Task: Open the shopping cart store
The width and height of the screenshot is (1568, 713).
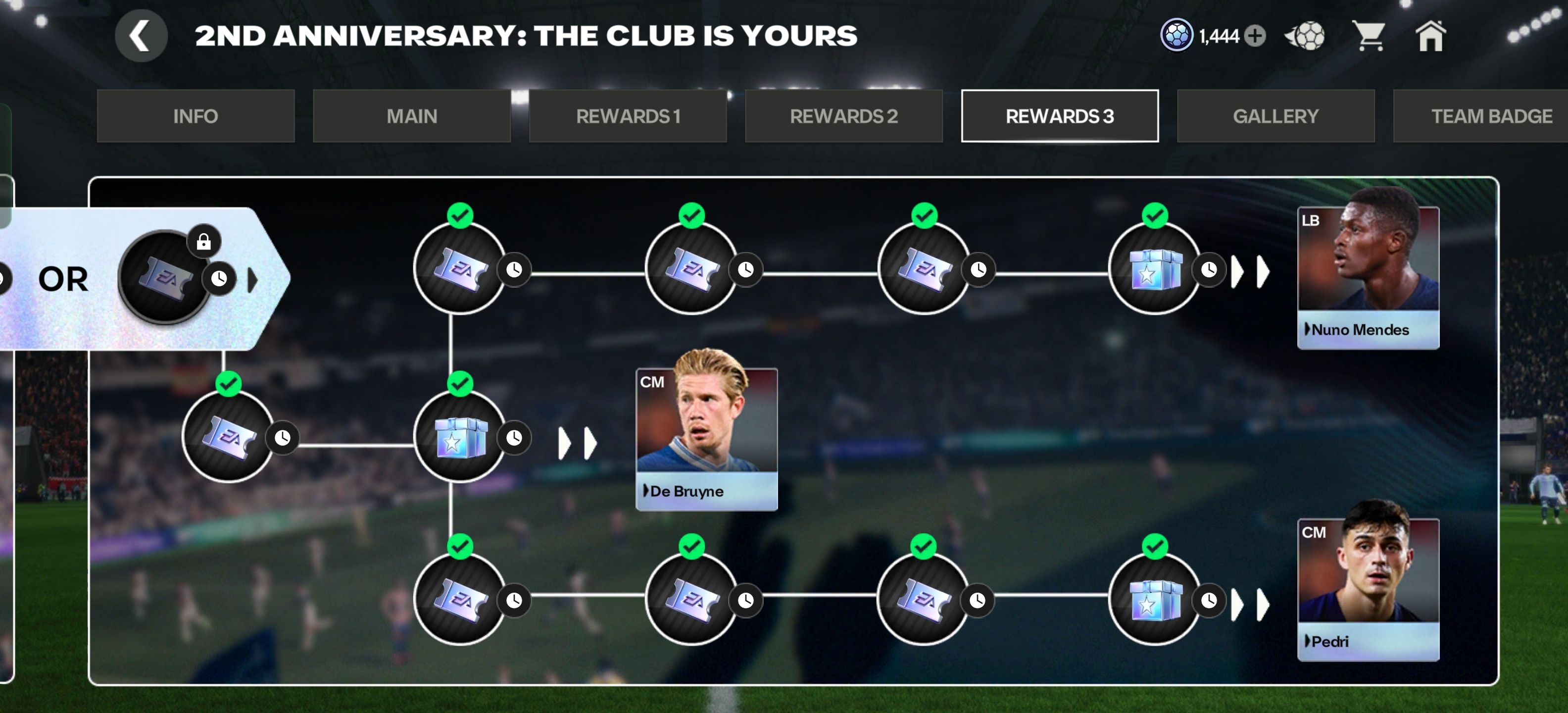Action: point(1369,37)
